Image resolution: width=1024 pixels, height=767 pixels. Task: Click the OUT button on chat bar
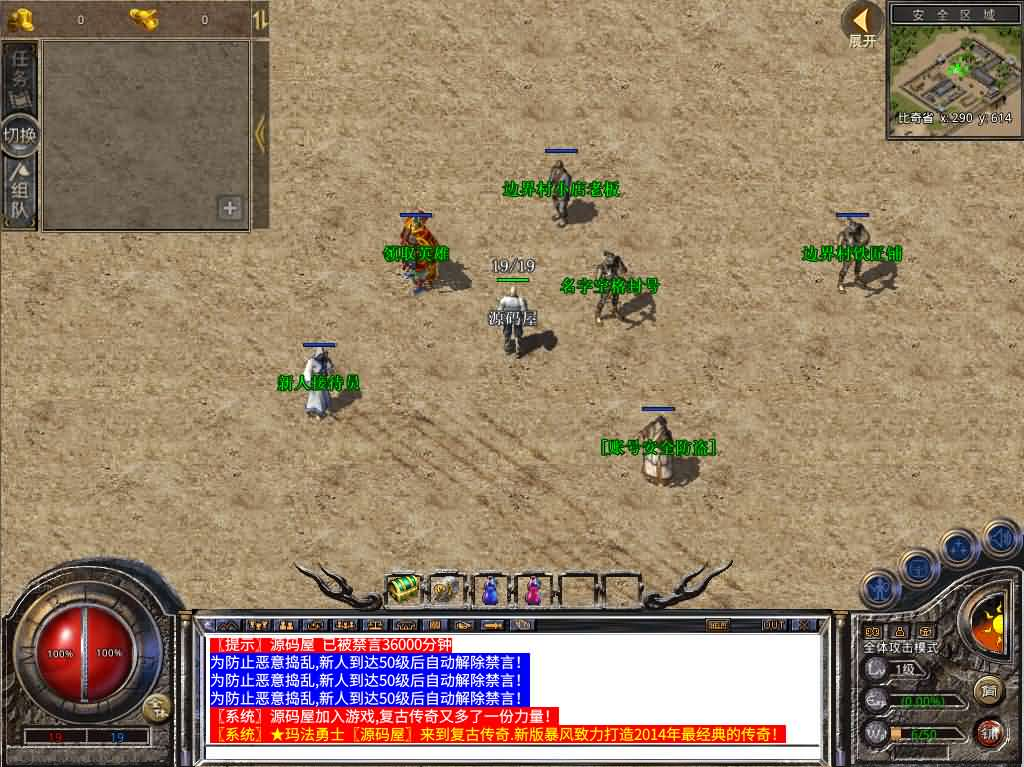[773, 625]
